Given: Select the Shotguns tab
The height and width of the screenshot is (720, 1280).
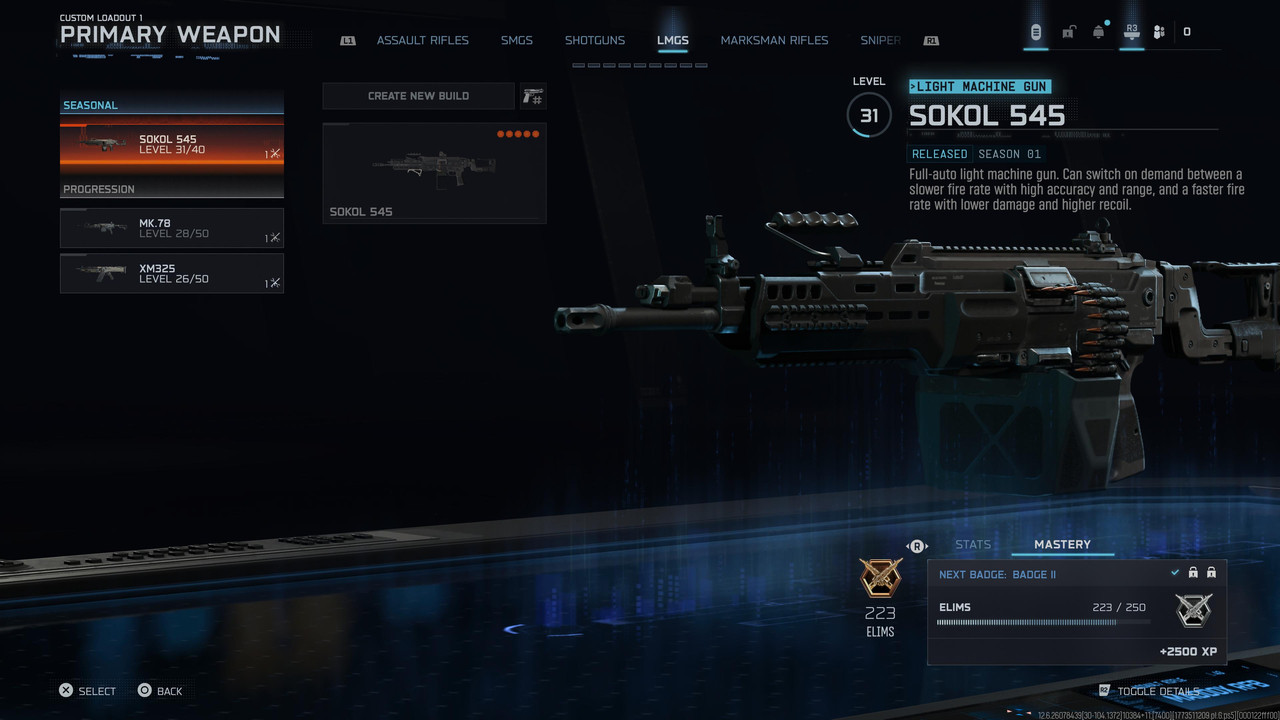Looking at the screenshot, I should coord(594,41).
